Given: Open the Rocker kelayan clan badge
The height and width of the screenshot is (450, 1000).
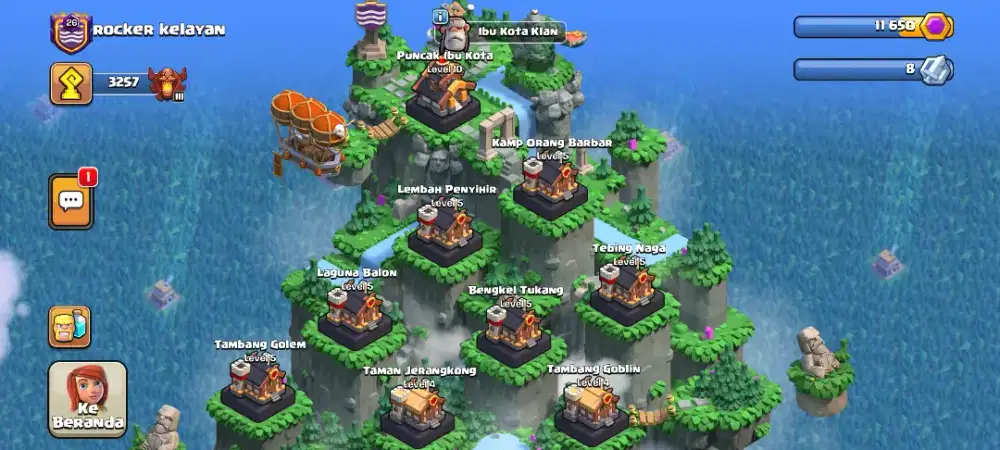Looking at the screenshot, I should point(70,32).
